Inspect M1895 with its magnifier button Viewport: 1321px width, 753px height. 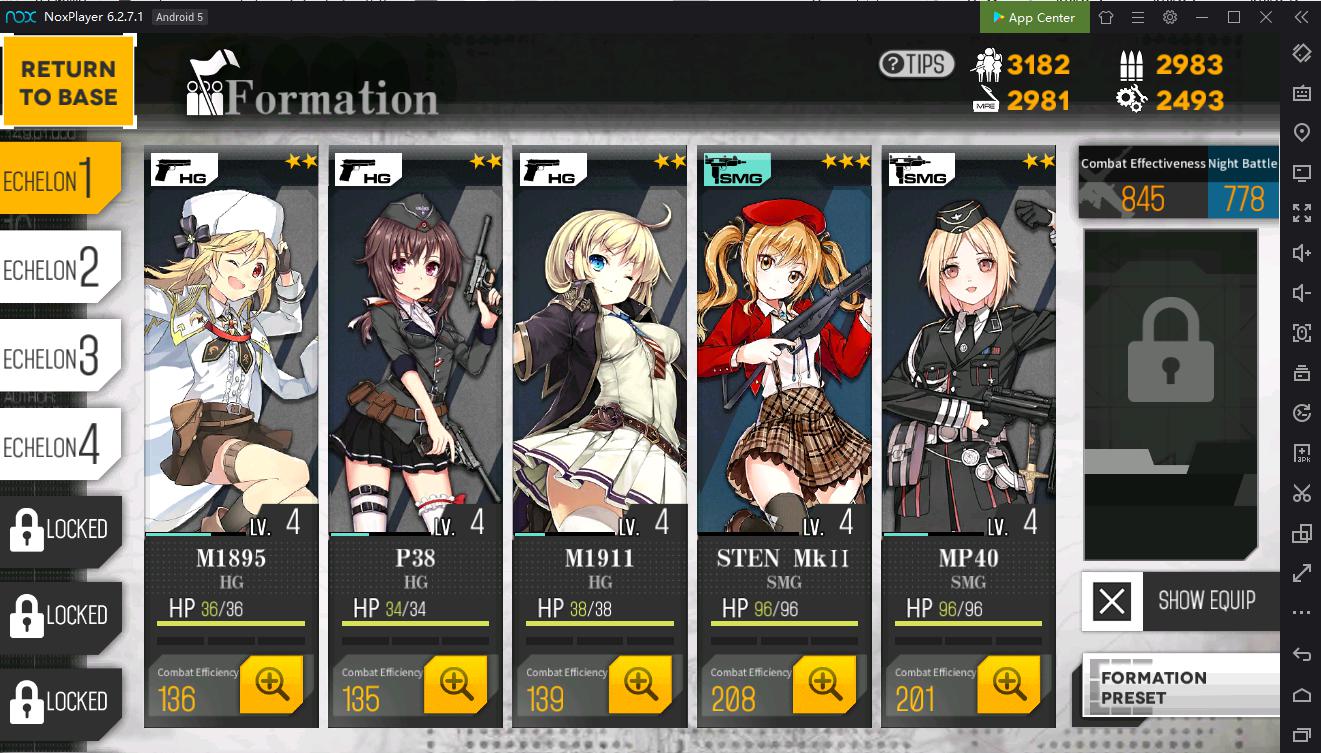[271, 684]
